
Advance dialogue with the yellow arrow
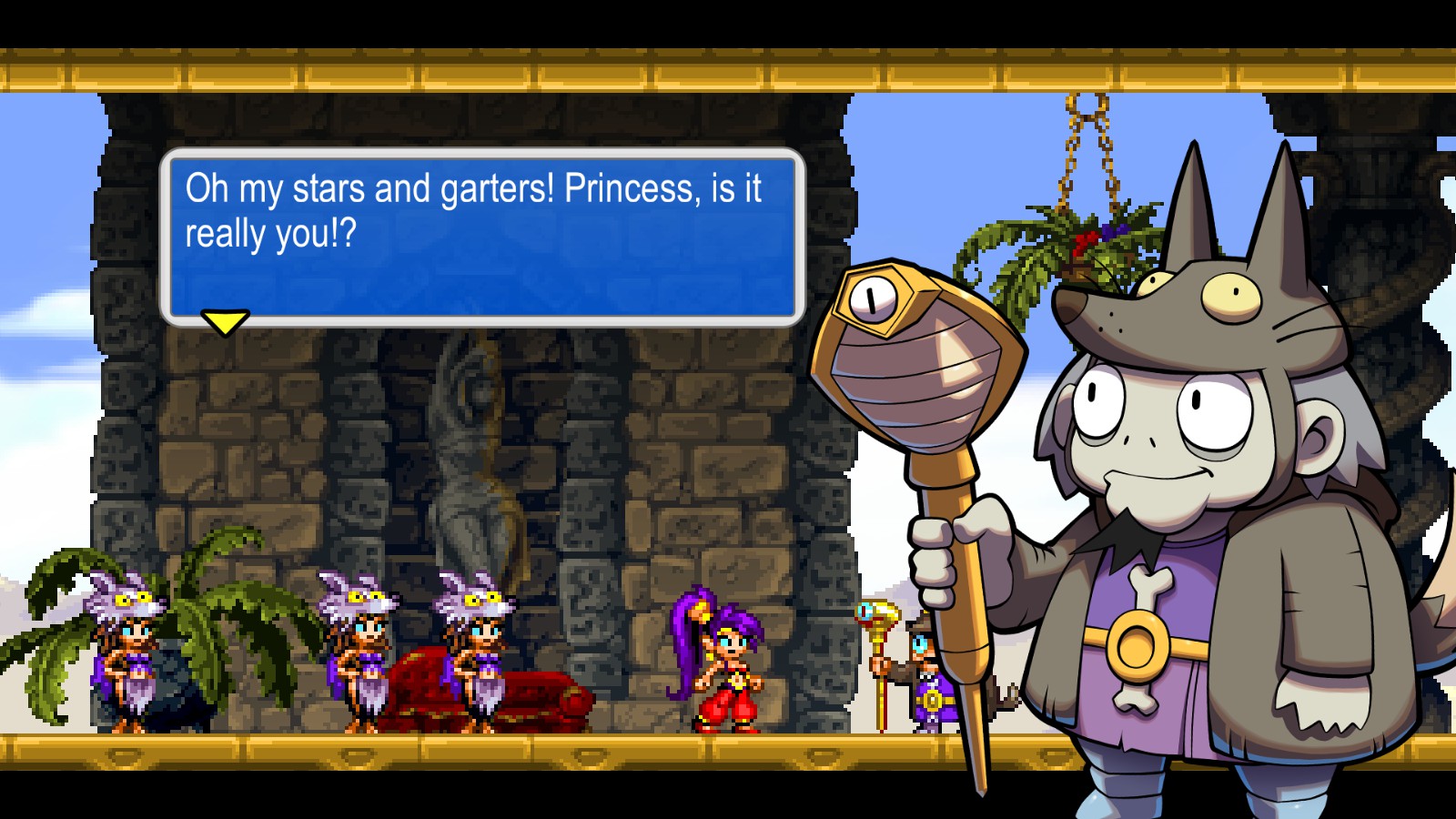225,321
